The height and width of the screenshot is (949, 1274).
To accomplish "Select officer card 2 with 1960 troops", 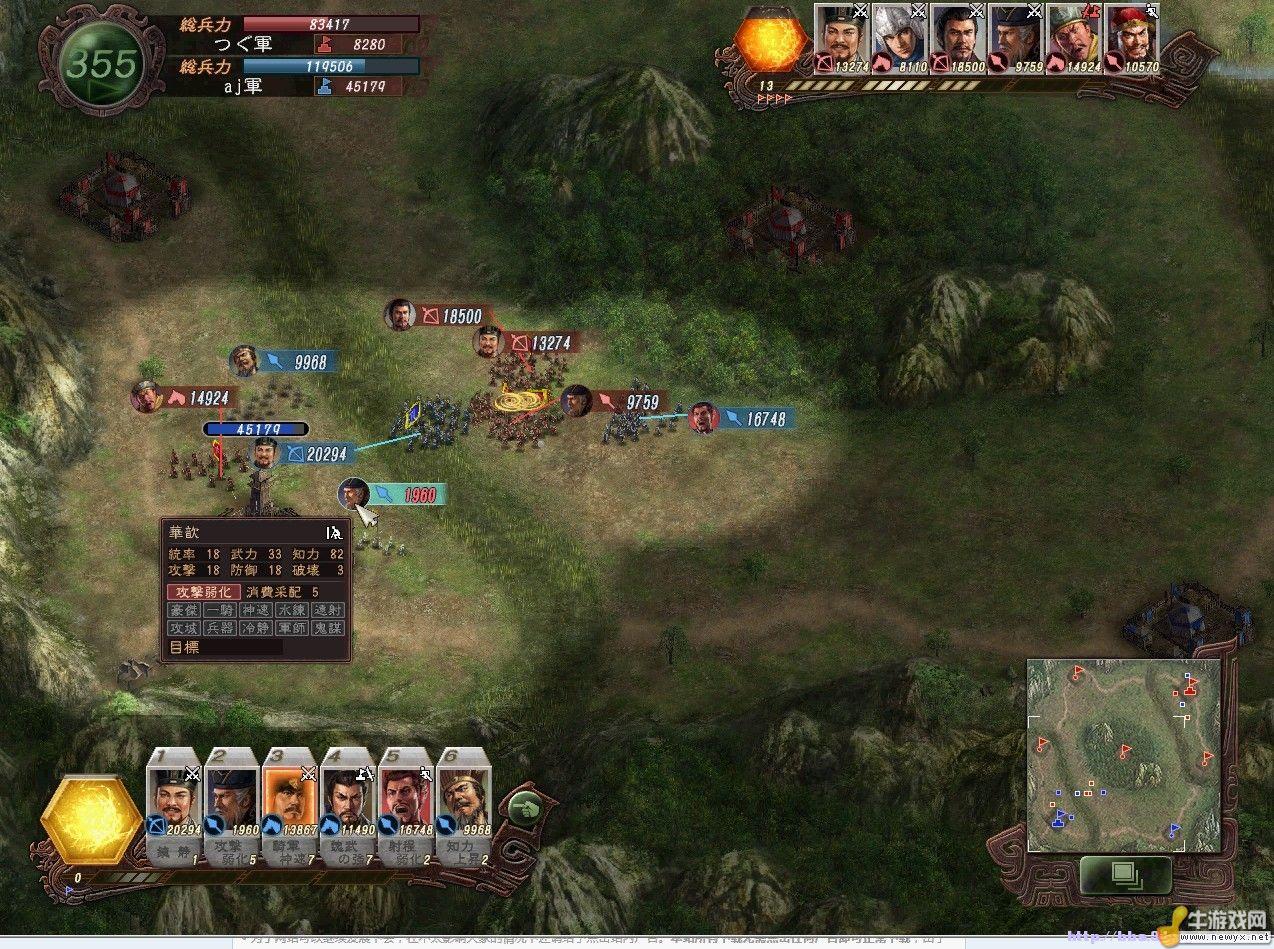I will tap(232, 799).
